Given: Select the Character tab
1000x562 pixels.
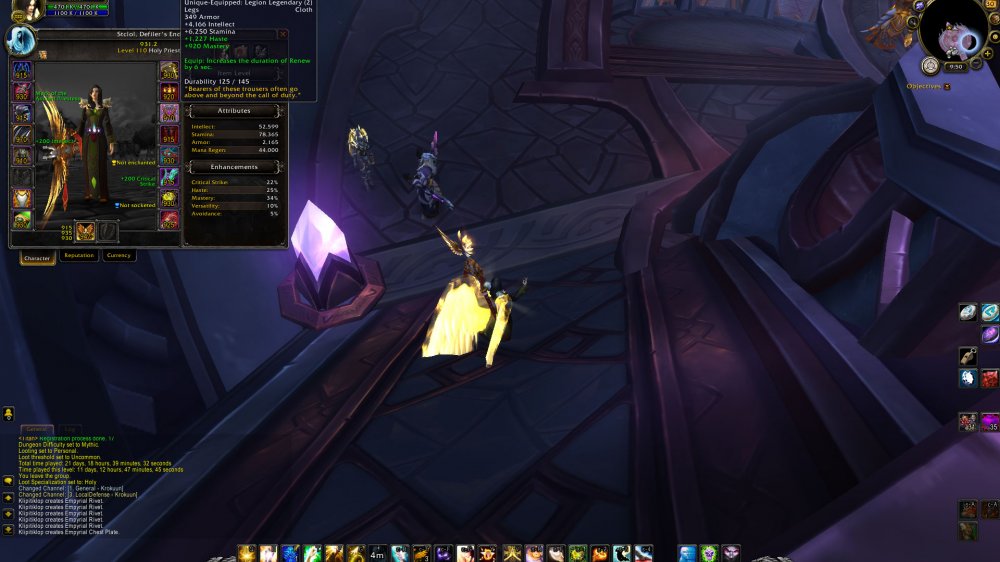Looking at the screenshot, I should 37,258.
